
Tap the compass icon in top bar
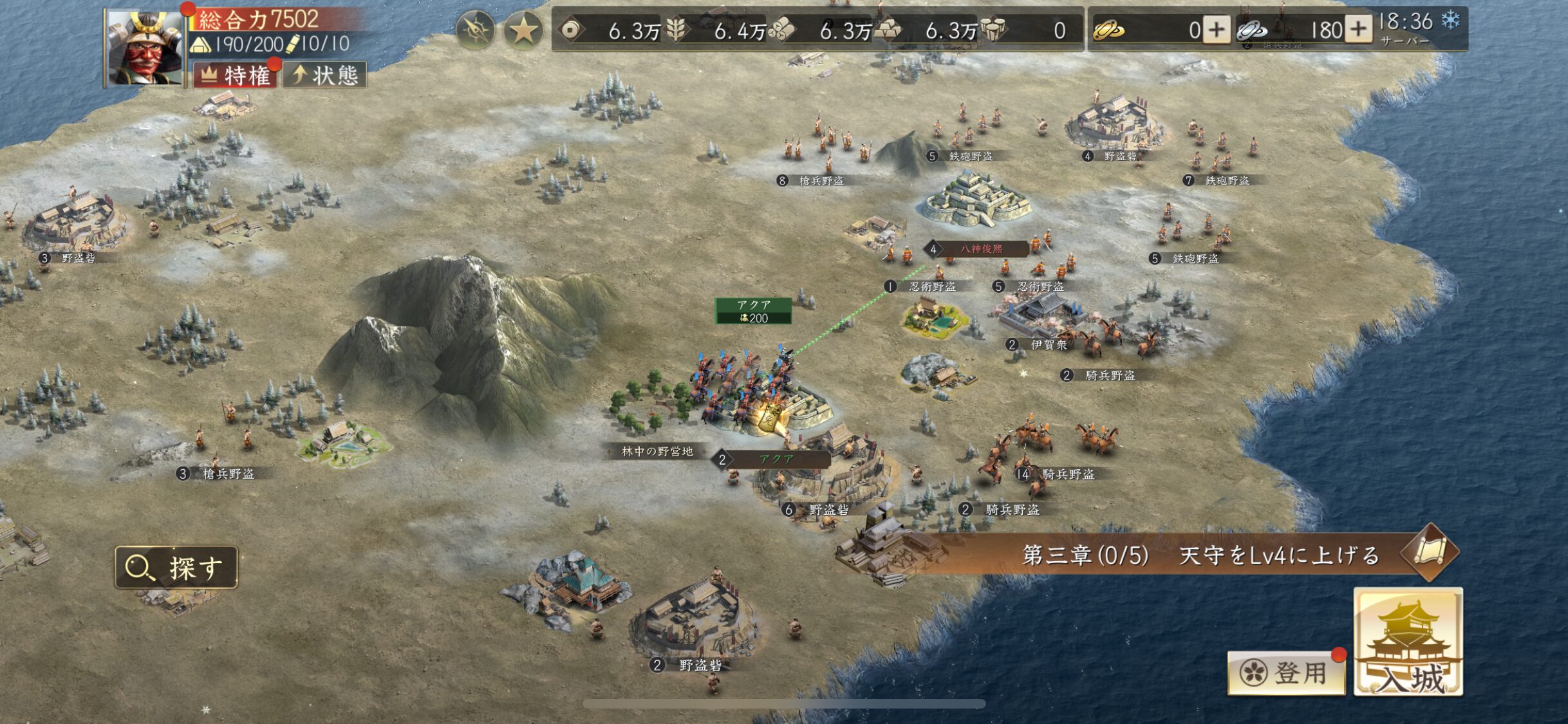pos(475,30)
